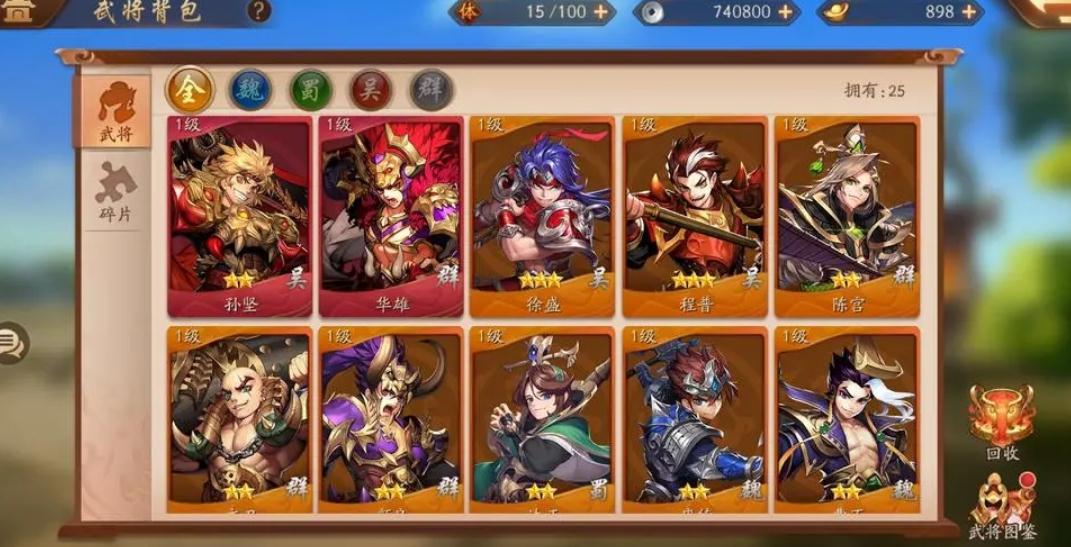The image size is (1071, 547).
Task: Switch to the 碎片 fragments tab
Action: (115, 194)
